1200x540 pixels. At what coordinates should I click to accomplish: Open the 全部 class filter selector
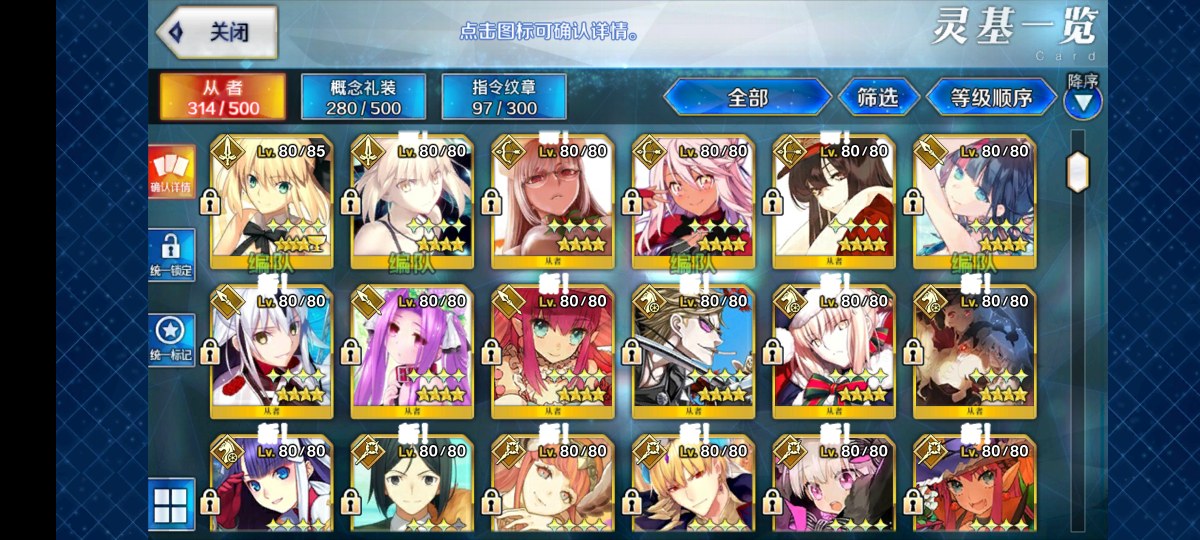tap(747, 97)
